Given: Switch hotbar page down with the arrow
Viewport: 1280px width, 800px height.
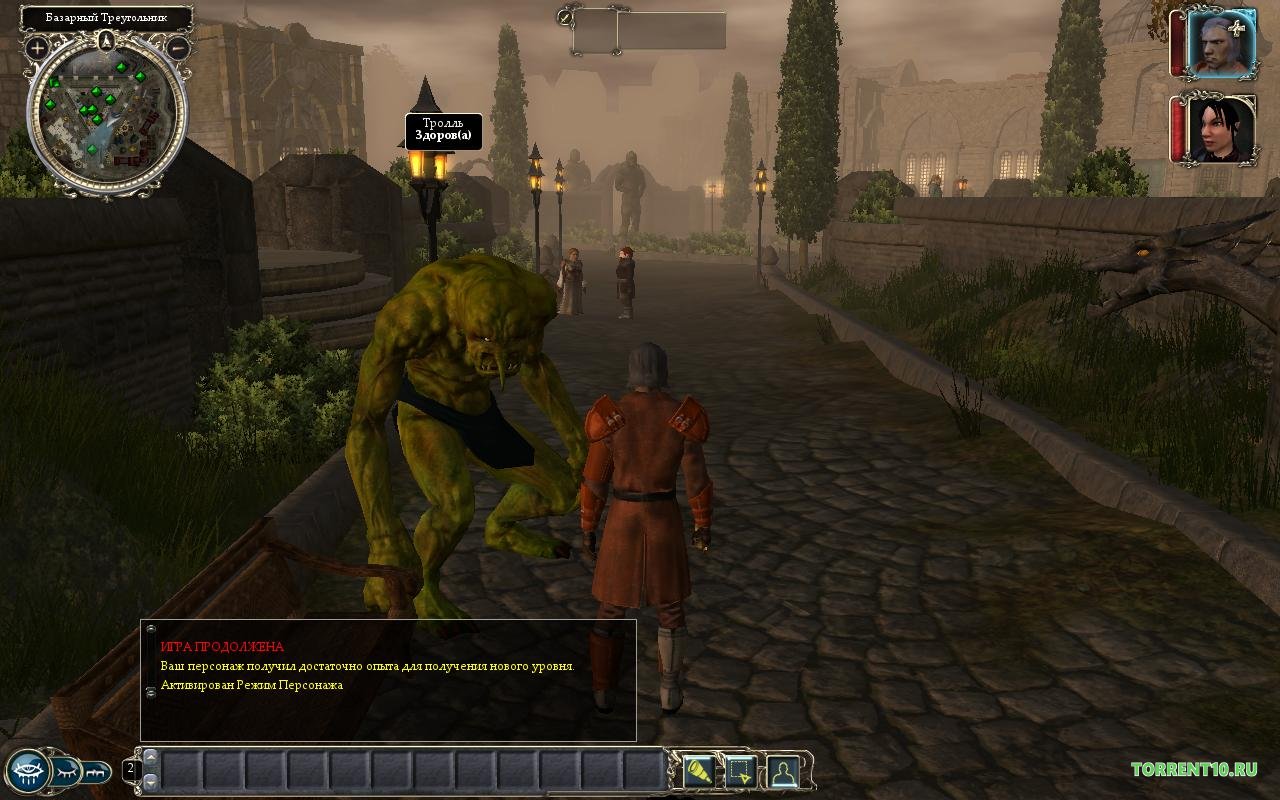Looking at the screenshot, I should pyautogui.click(x=151, y=781).
